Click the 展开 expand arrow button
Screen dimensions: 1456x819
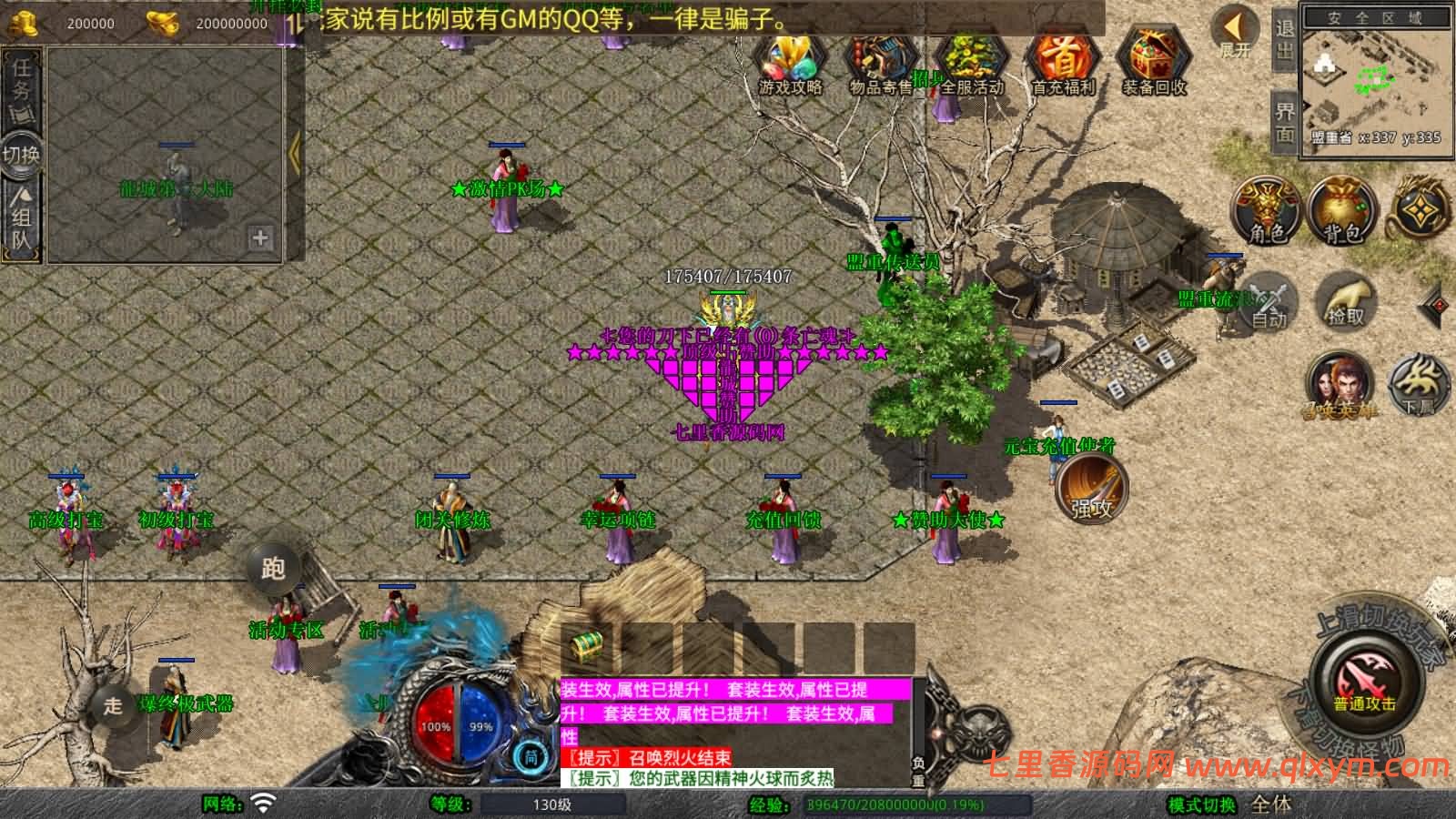pyautogui.click(x=1236, y=33)
